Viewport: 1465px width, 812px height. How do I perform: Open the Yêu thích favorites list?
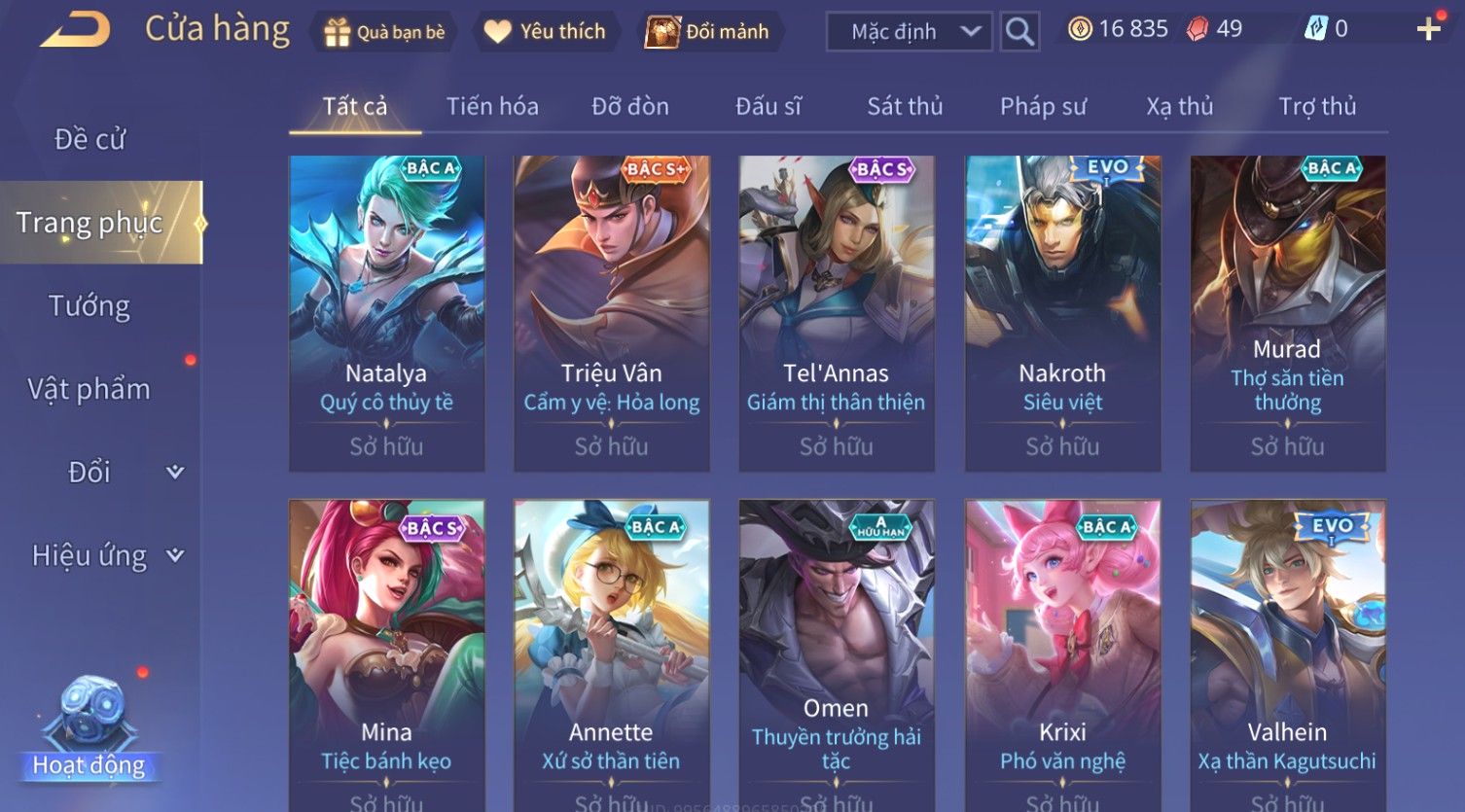pyautogui.click(x=545, y=32)
